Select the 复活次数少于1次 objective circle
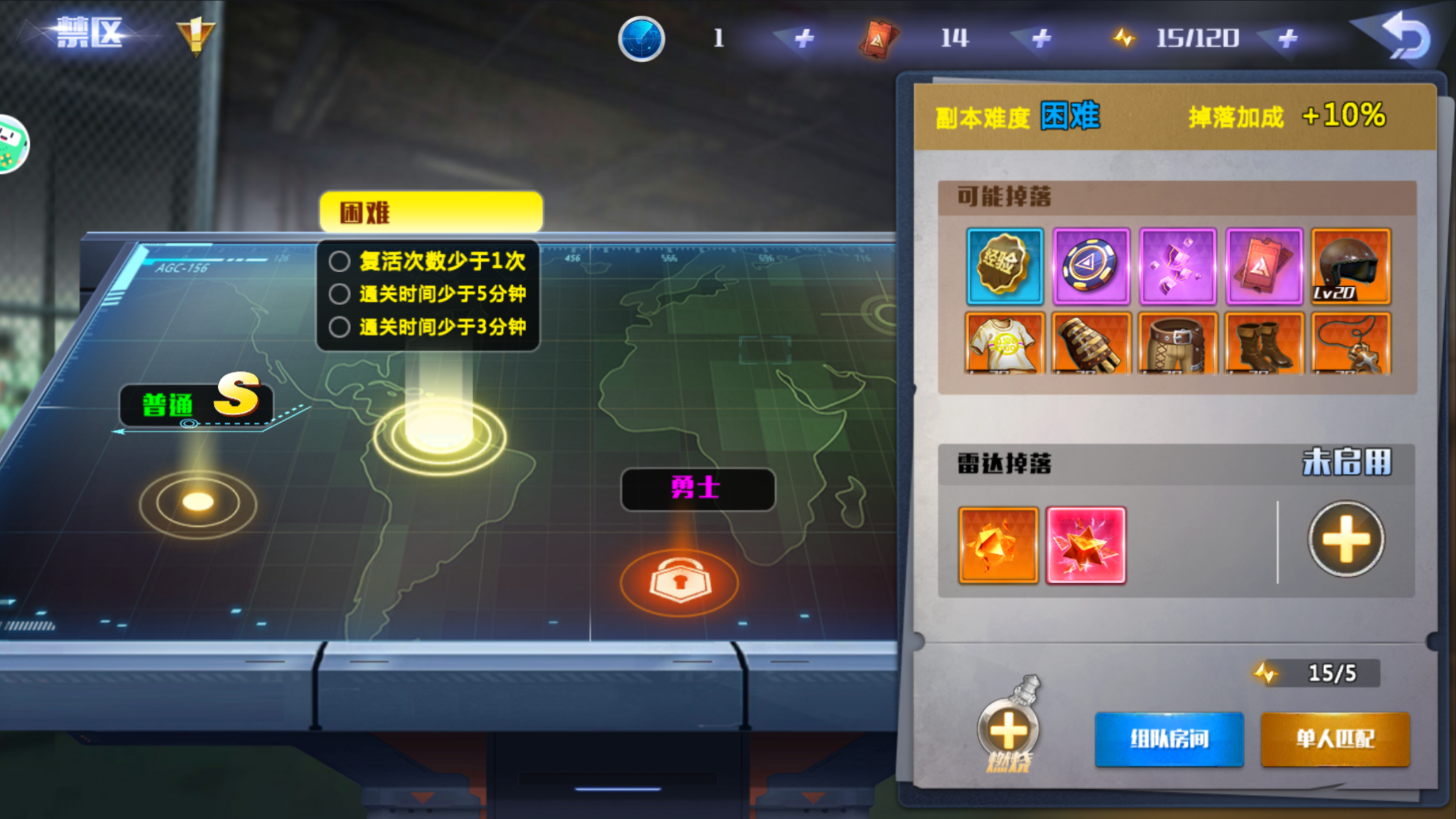The image size is (1456, 819). pyautogui.click(x=340, y=262)
